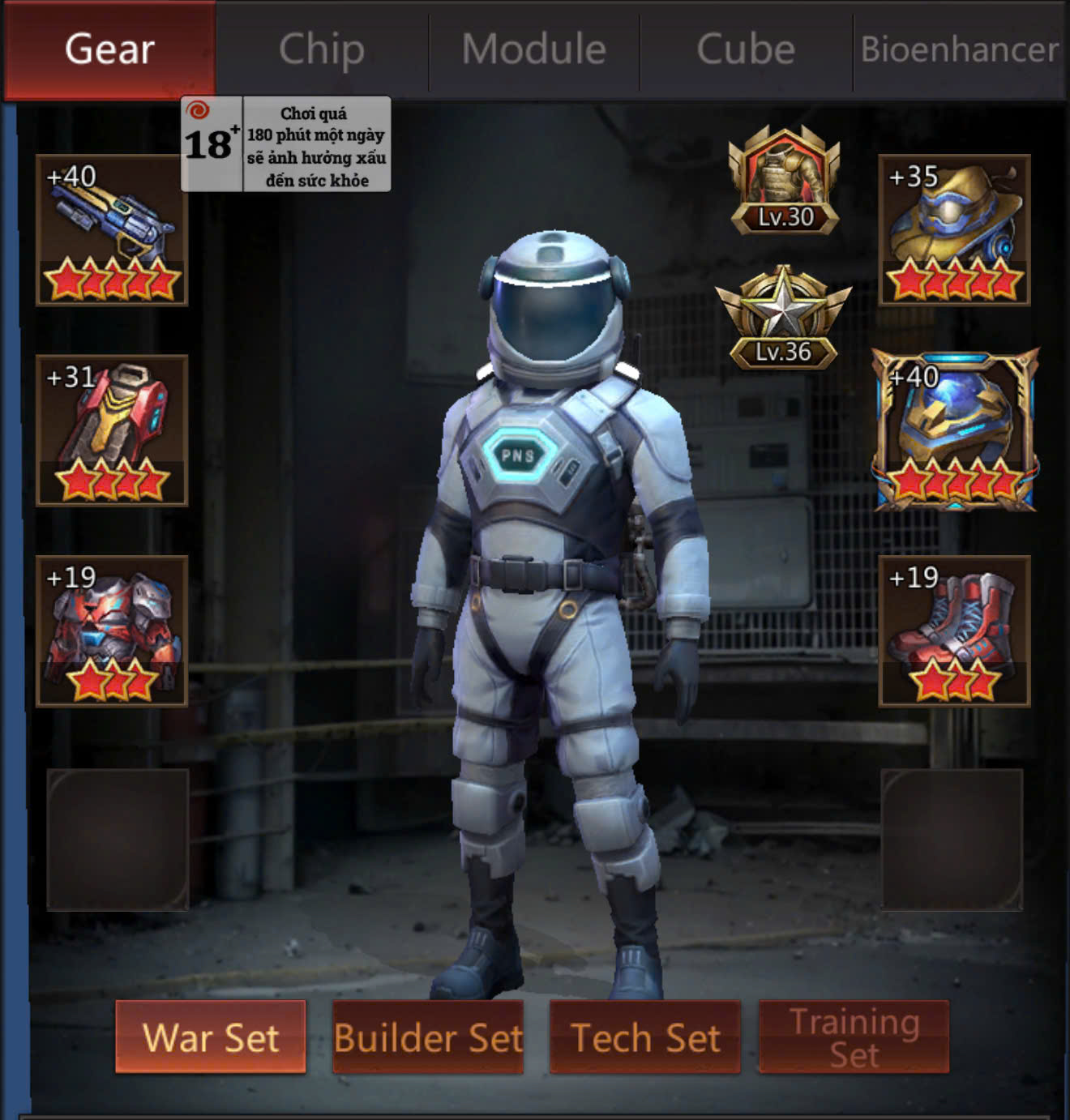The height and width of the screenshot is (1120, 1070).
Task: Select the Module tab
Action: point(534,49)
